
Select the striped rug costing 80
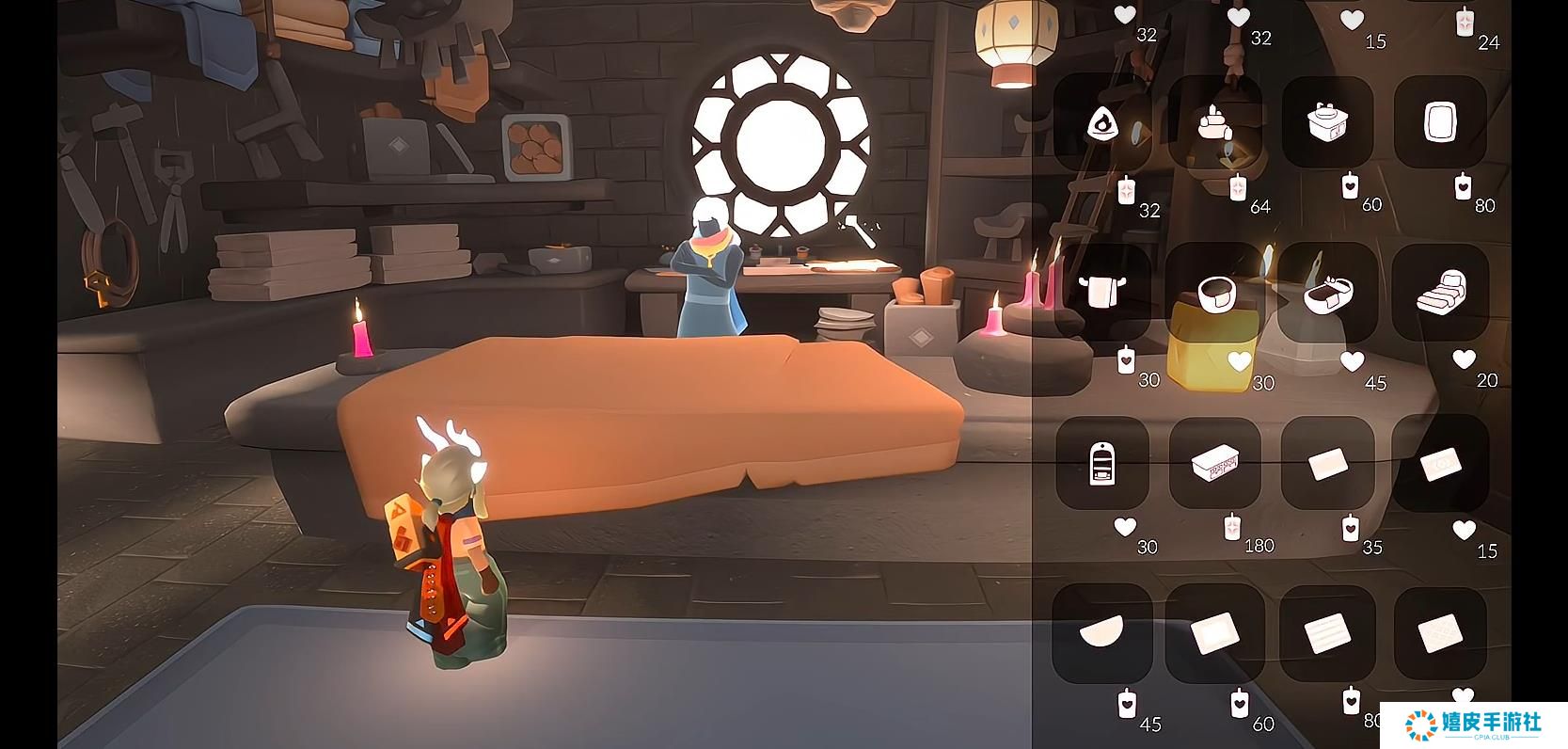point(1327,632)
